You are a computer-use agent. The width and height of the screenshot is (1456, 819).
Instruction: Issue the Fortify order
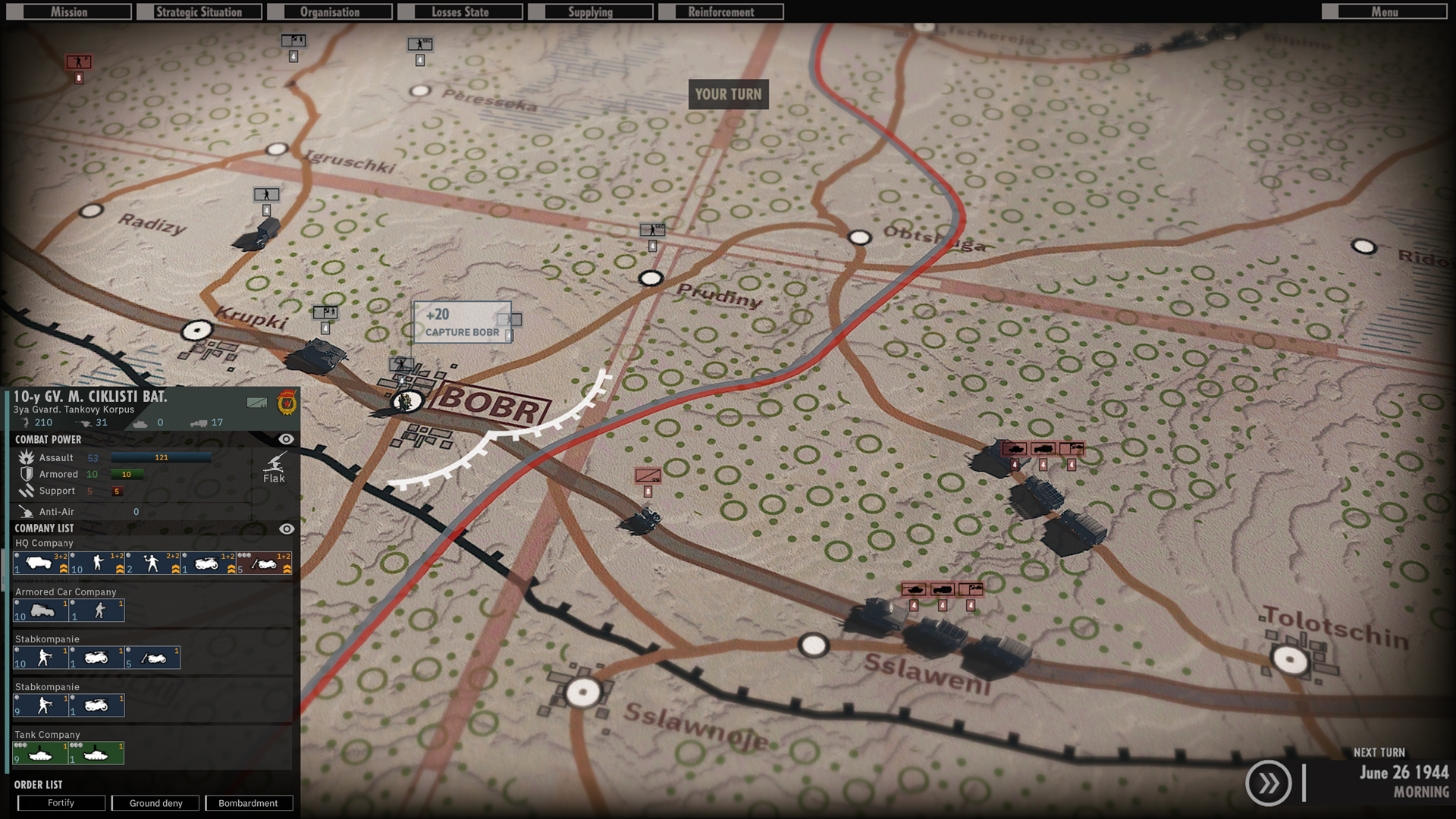61,802
